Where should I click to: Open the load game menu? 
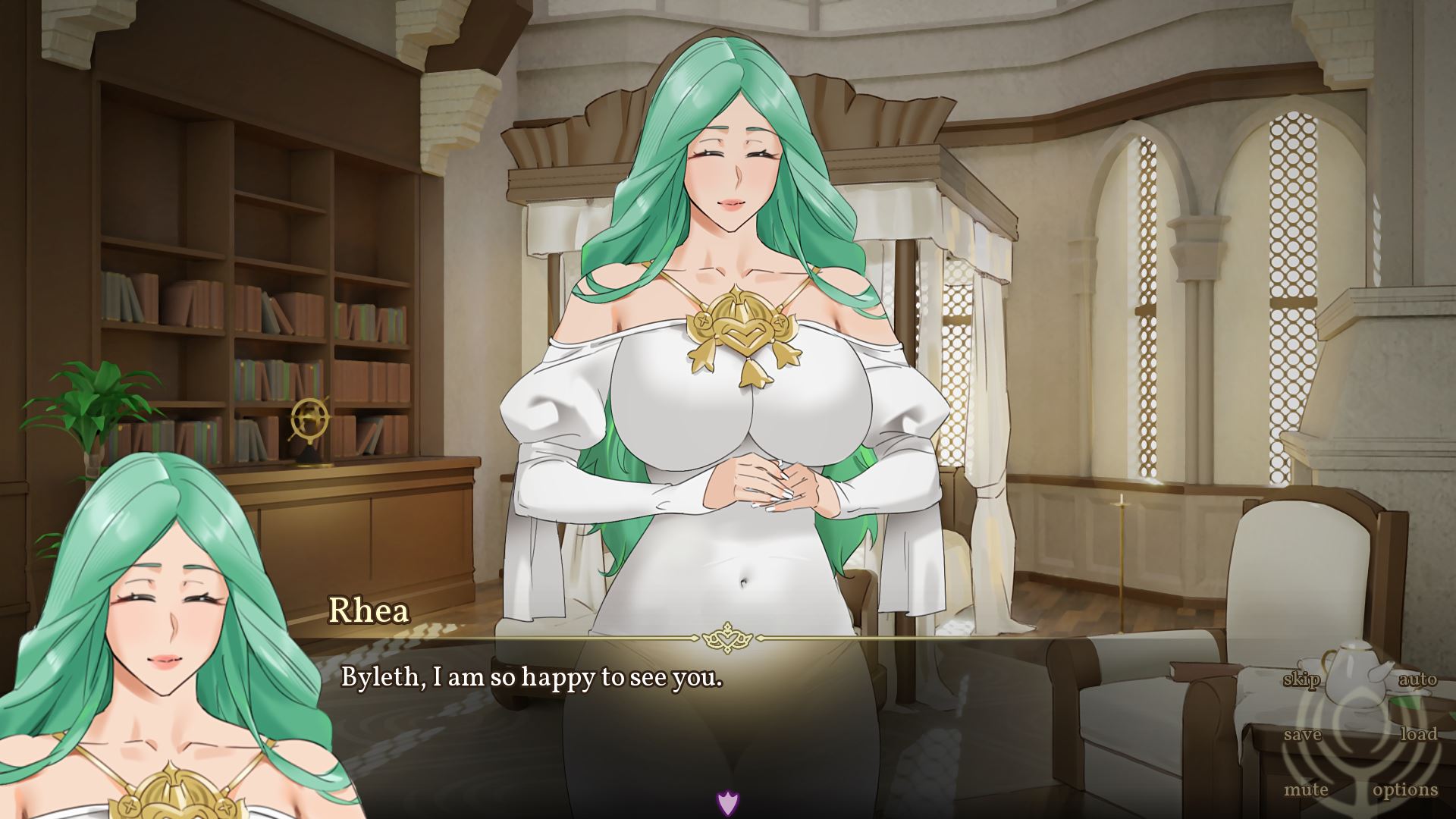(1418, 734)
